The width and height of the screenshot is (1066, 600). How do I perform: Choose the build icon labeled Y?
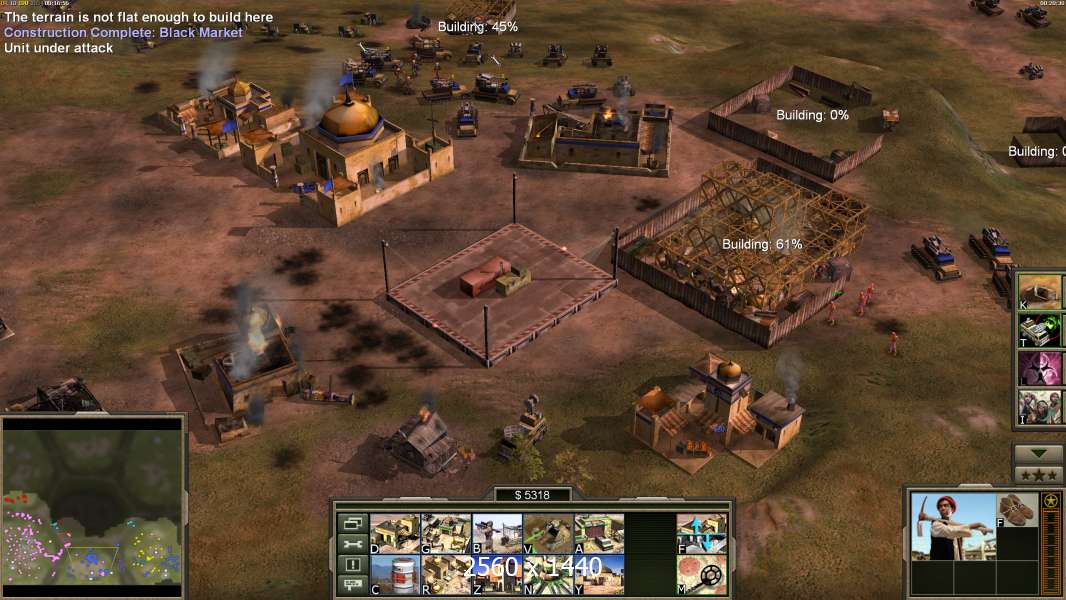click(x=599, y=575)
